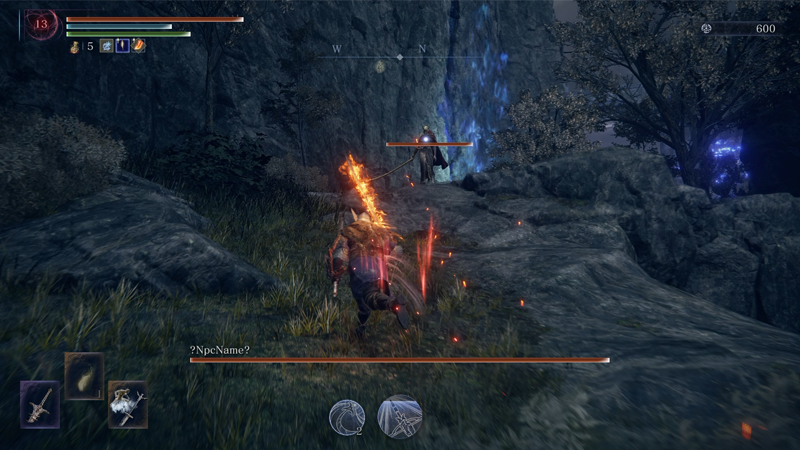
Task: Click the compass bar at top
Action: pos(400,57)
